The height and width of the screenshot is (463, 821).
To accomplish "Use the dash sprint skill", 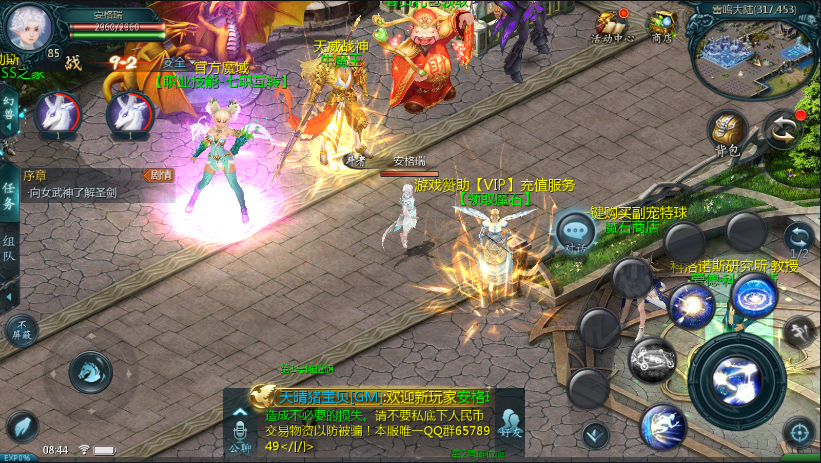I will (x=662, y=423).
